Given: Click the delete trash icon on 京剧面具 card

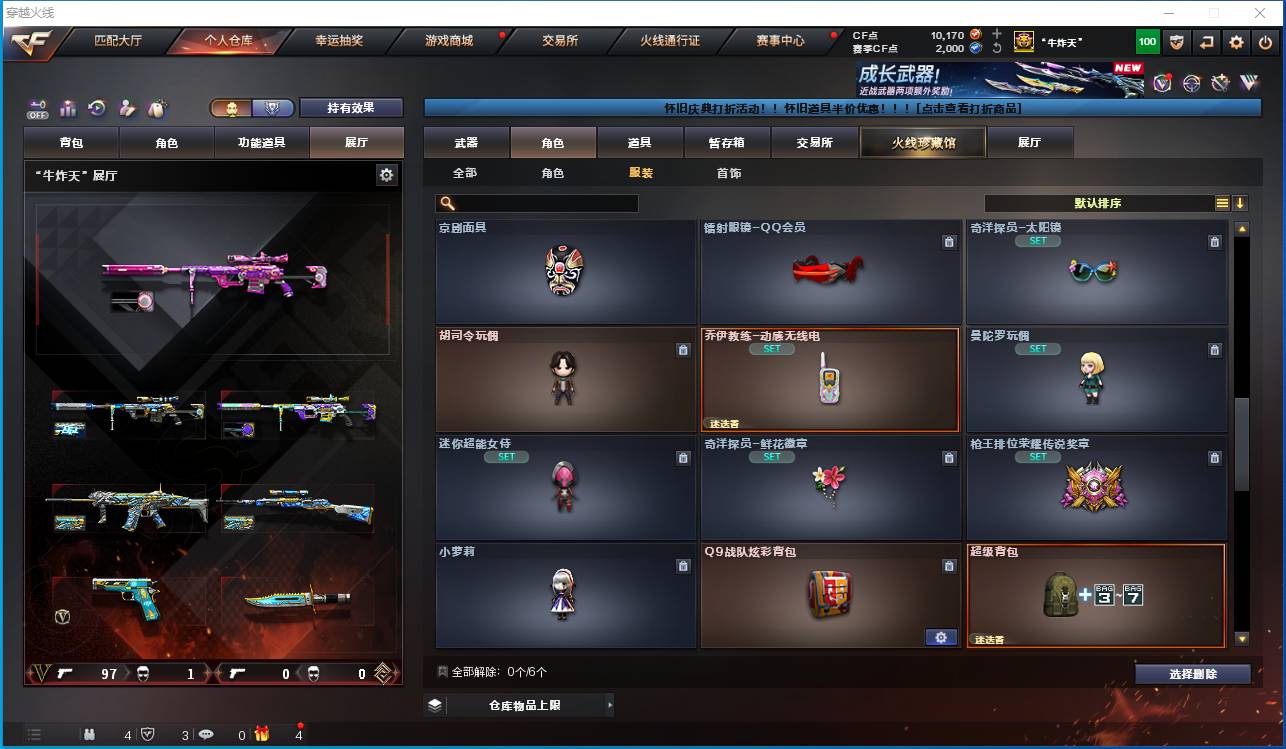Looking at the screenshot, I should 684,241.
